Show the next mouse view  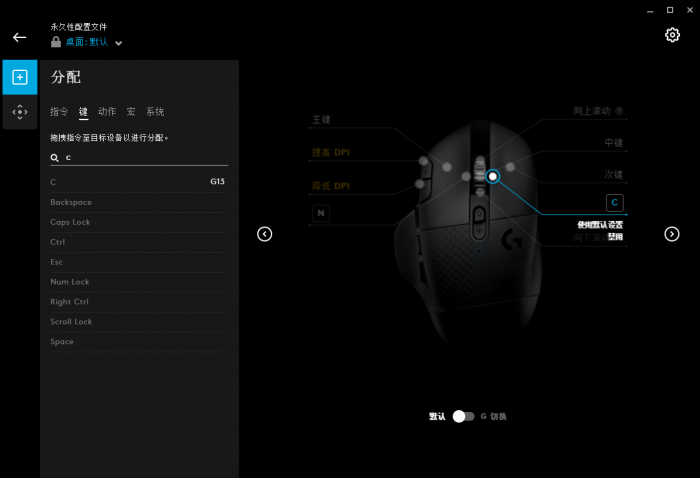[x=672, y=234]
